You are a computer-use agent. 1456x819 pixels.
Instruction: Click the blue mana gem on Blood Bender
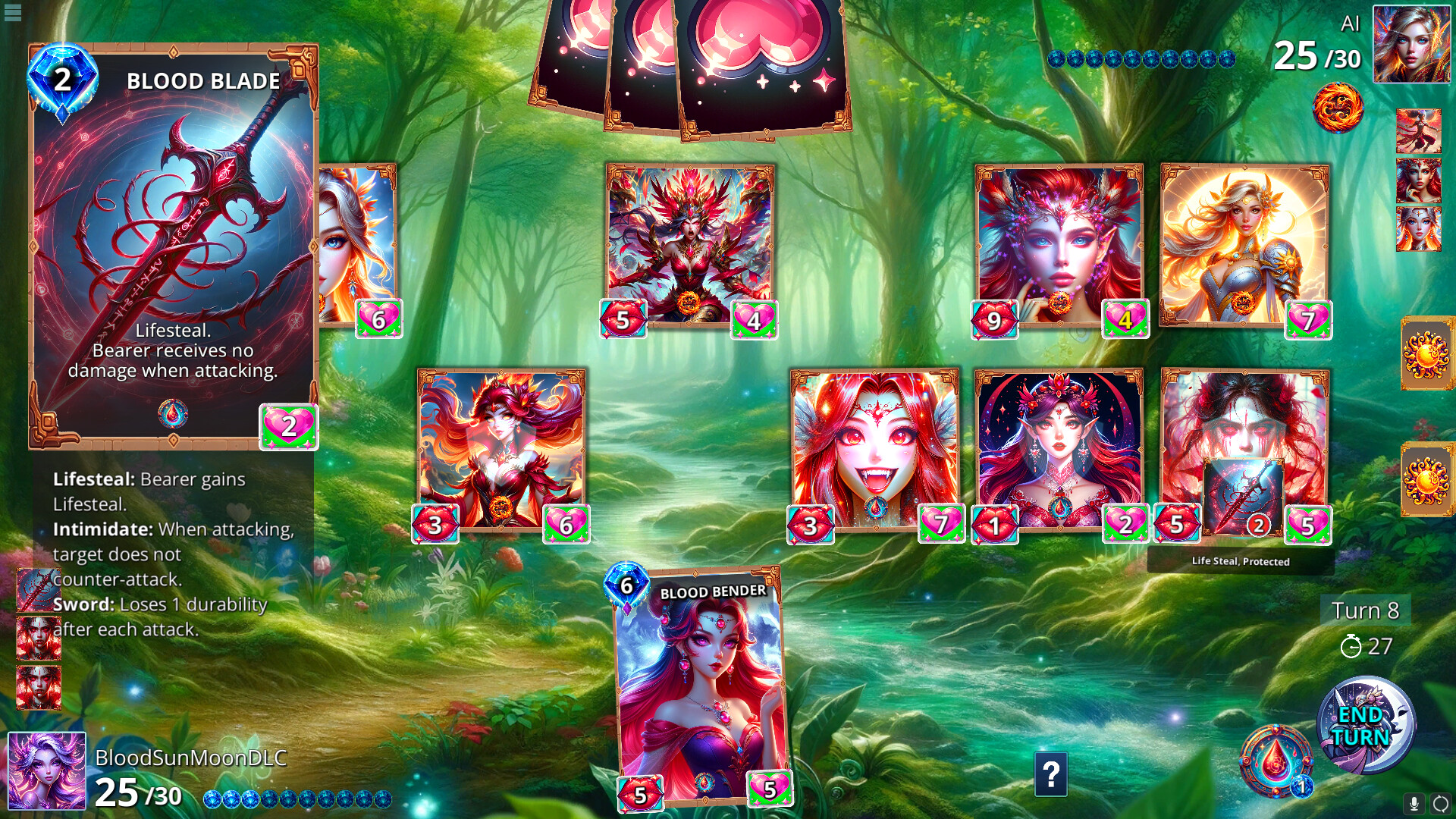coord(626,585)
